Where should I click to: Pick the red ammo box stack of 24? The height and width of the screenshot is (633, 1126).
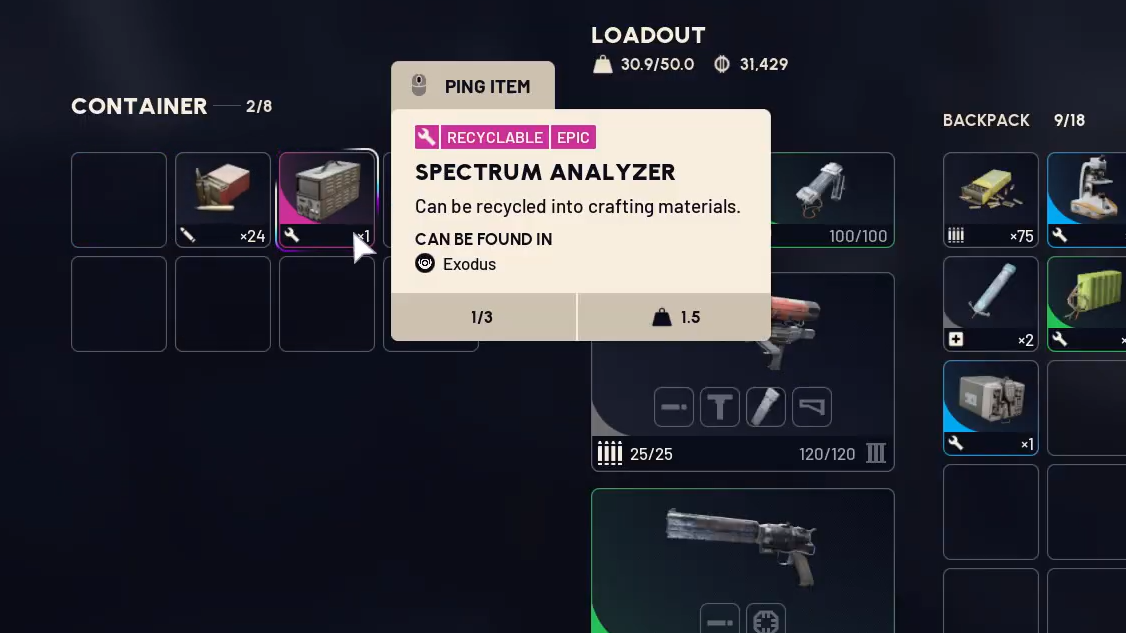222,198
